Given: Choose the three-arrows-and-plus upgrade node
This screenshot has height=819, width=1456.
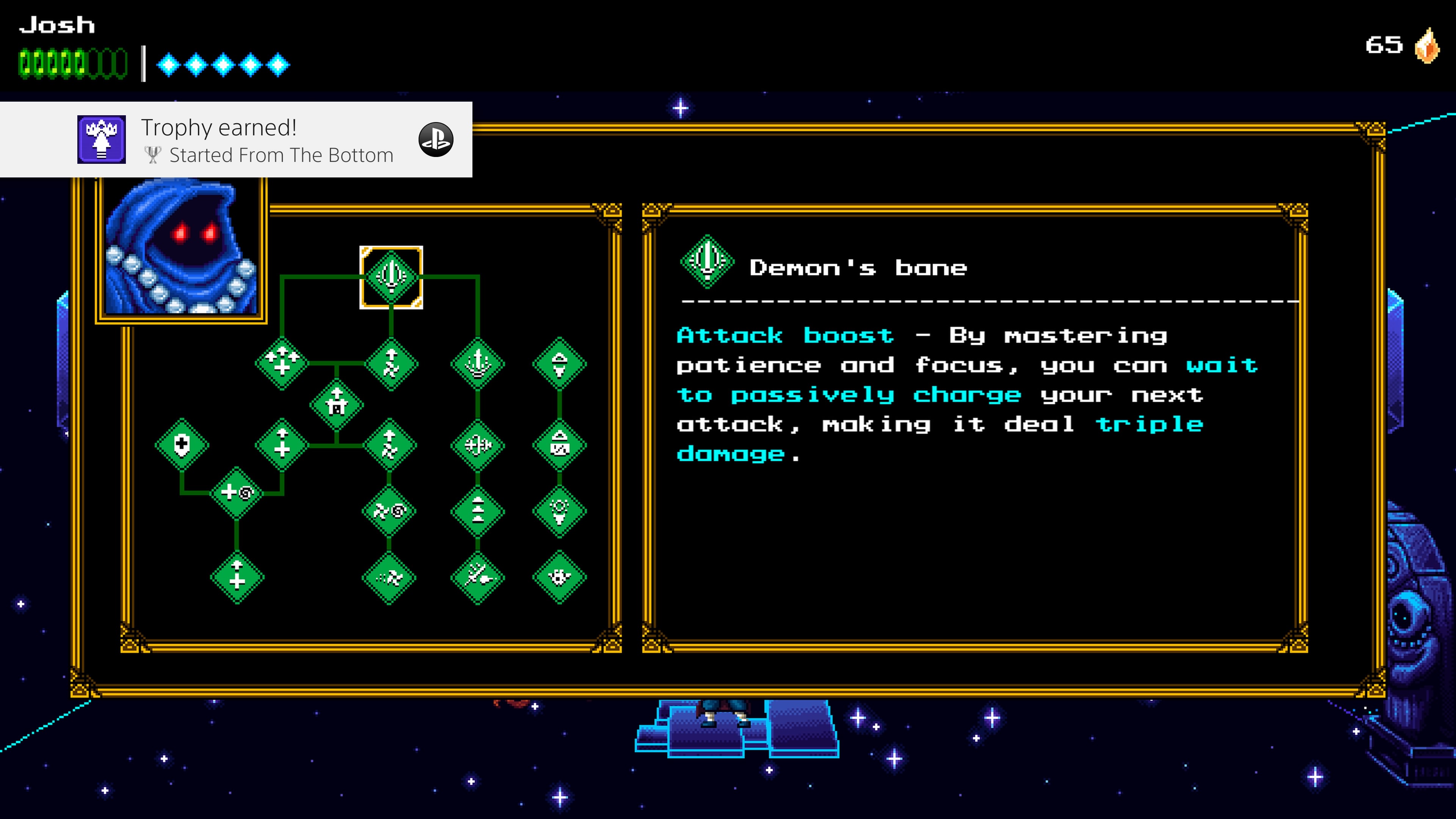Looking at the screenshot, I should (x=281, y=363).
